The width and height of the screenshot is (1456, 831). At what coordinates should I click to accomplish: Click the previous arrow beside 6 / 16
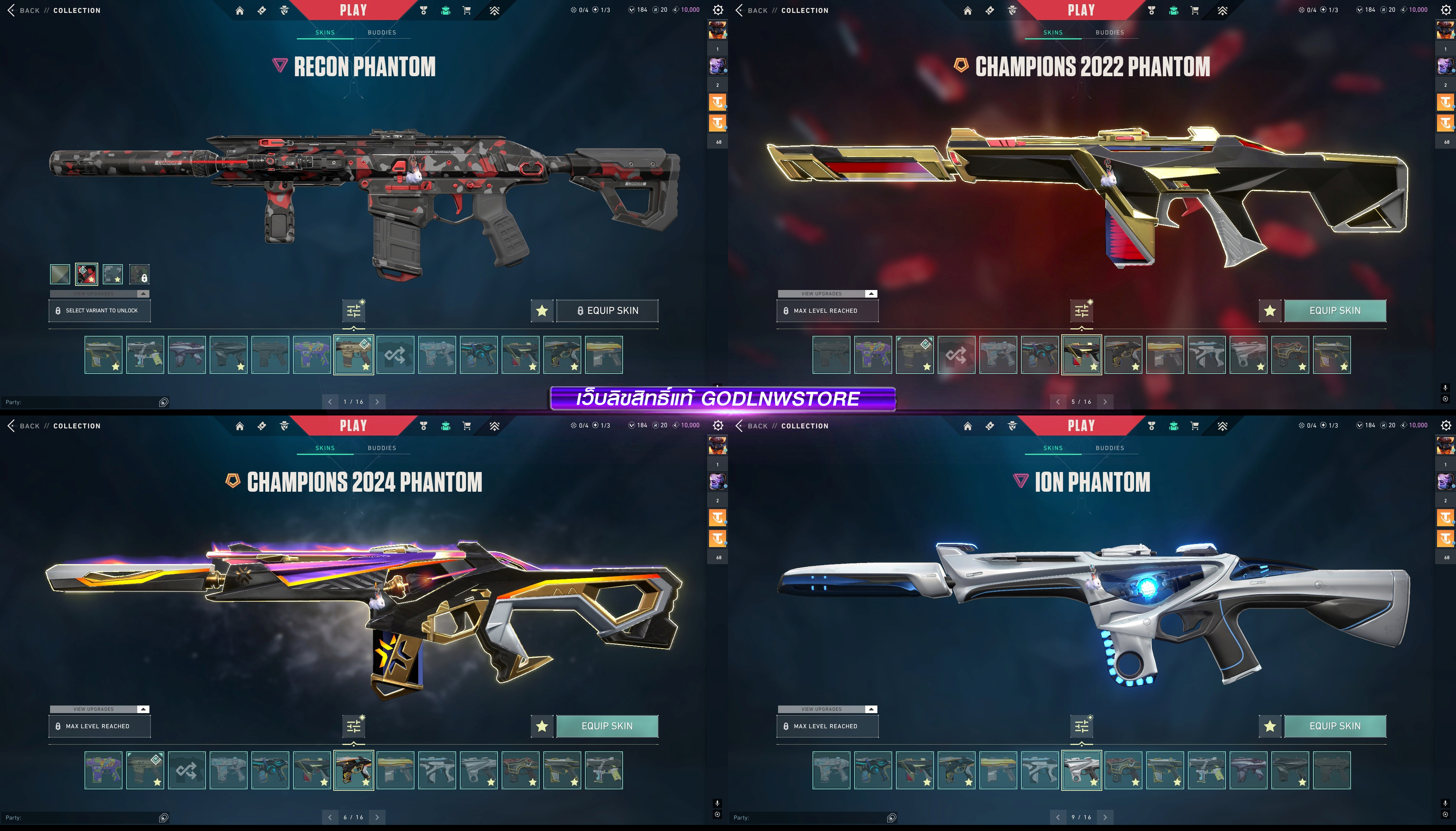[x=330, y=817]
